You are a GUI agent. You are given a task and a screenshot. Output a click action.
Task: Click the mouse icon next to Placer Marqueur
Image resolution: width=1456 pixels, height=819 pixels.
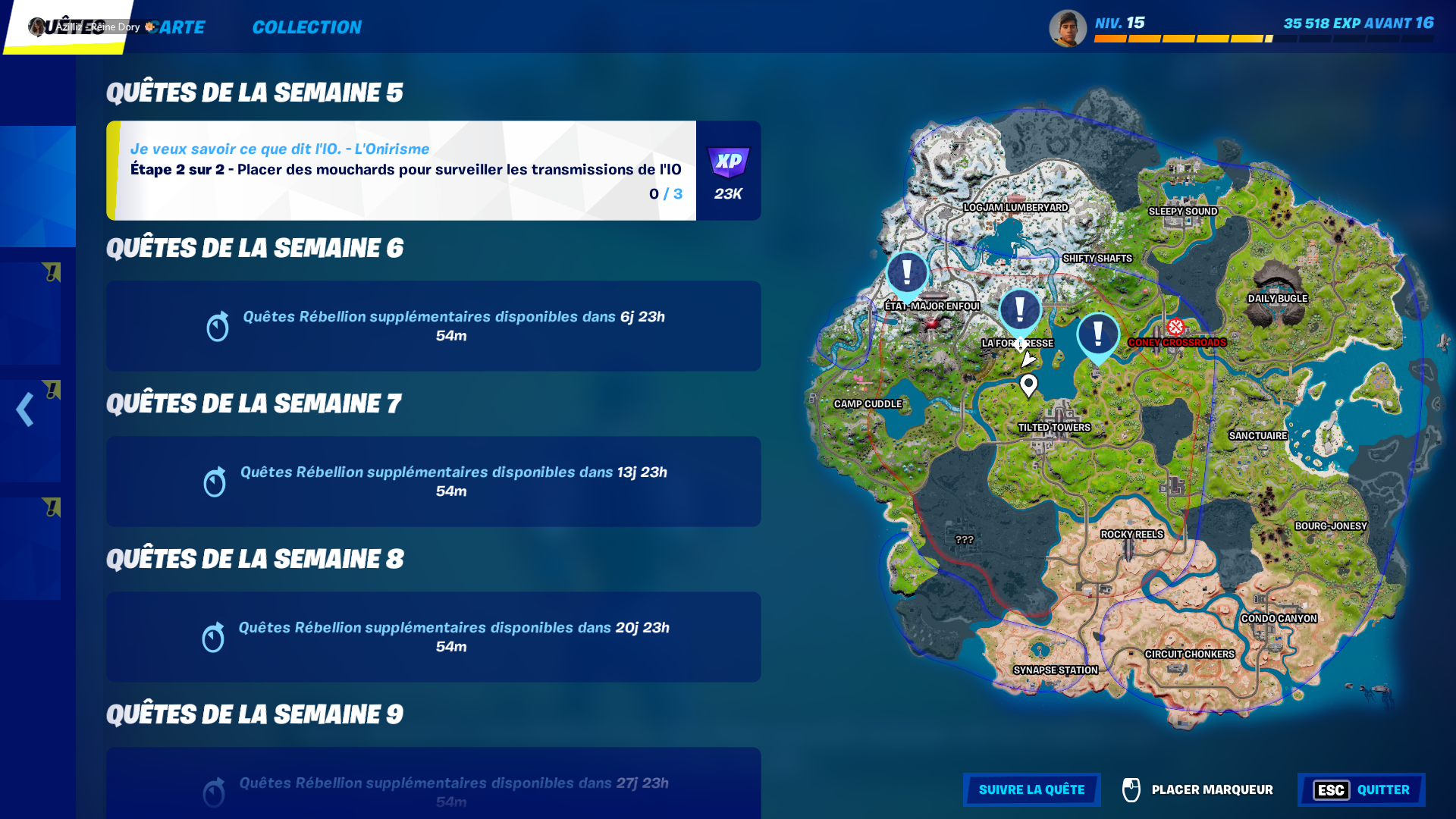1131,790
